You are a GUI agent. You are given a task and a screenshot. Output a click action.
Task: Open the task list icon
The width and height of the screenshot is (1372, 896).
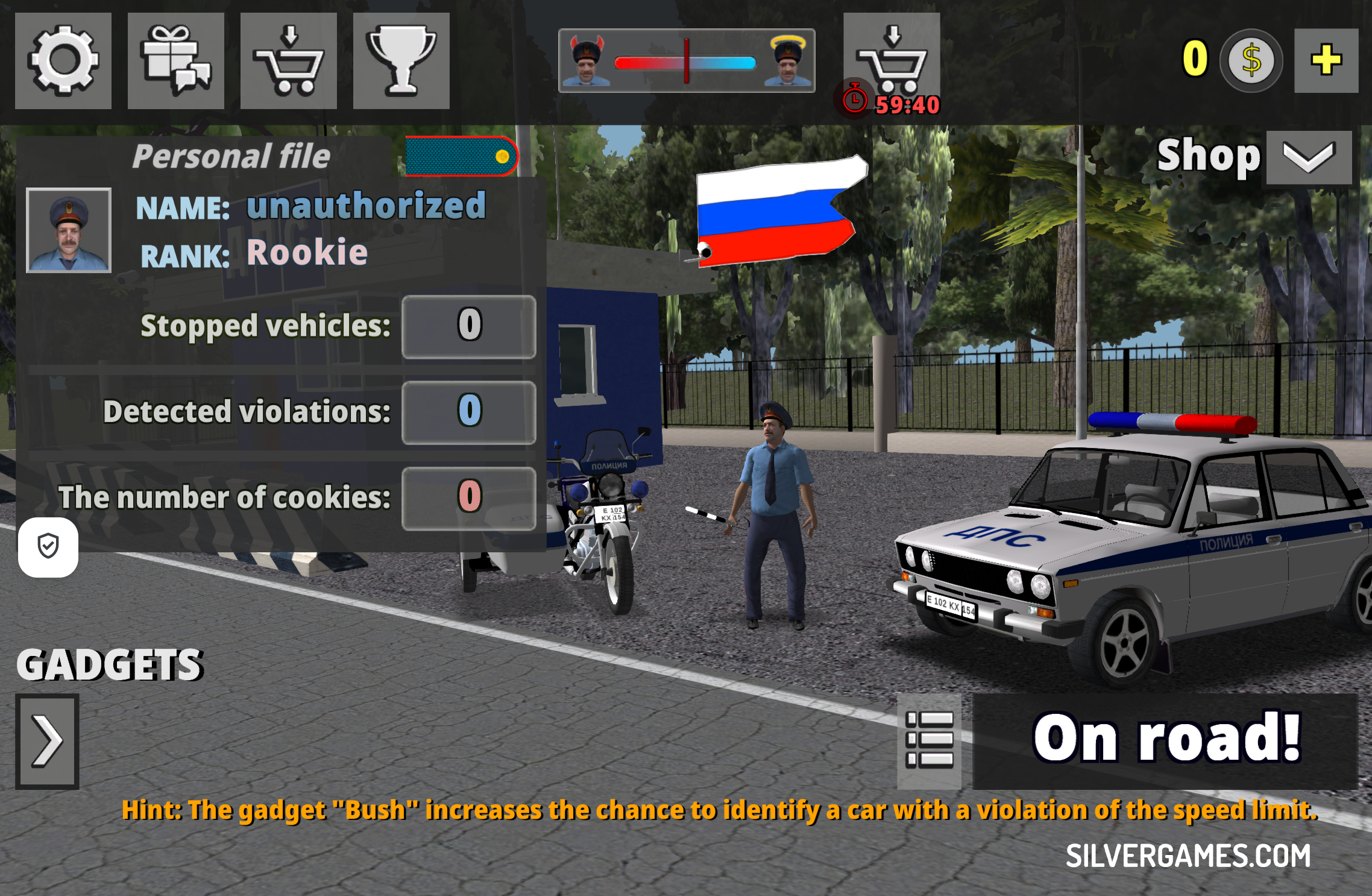929,740
